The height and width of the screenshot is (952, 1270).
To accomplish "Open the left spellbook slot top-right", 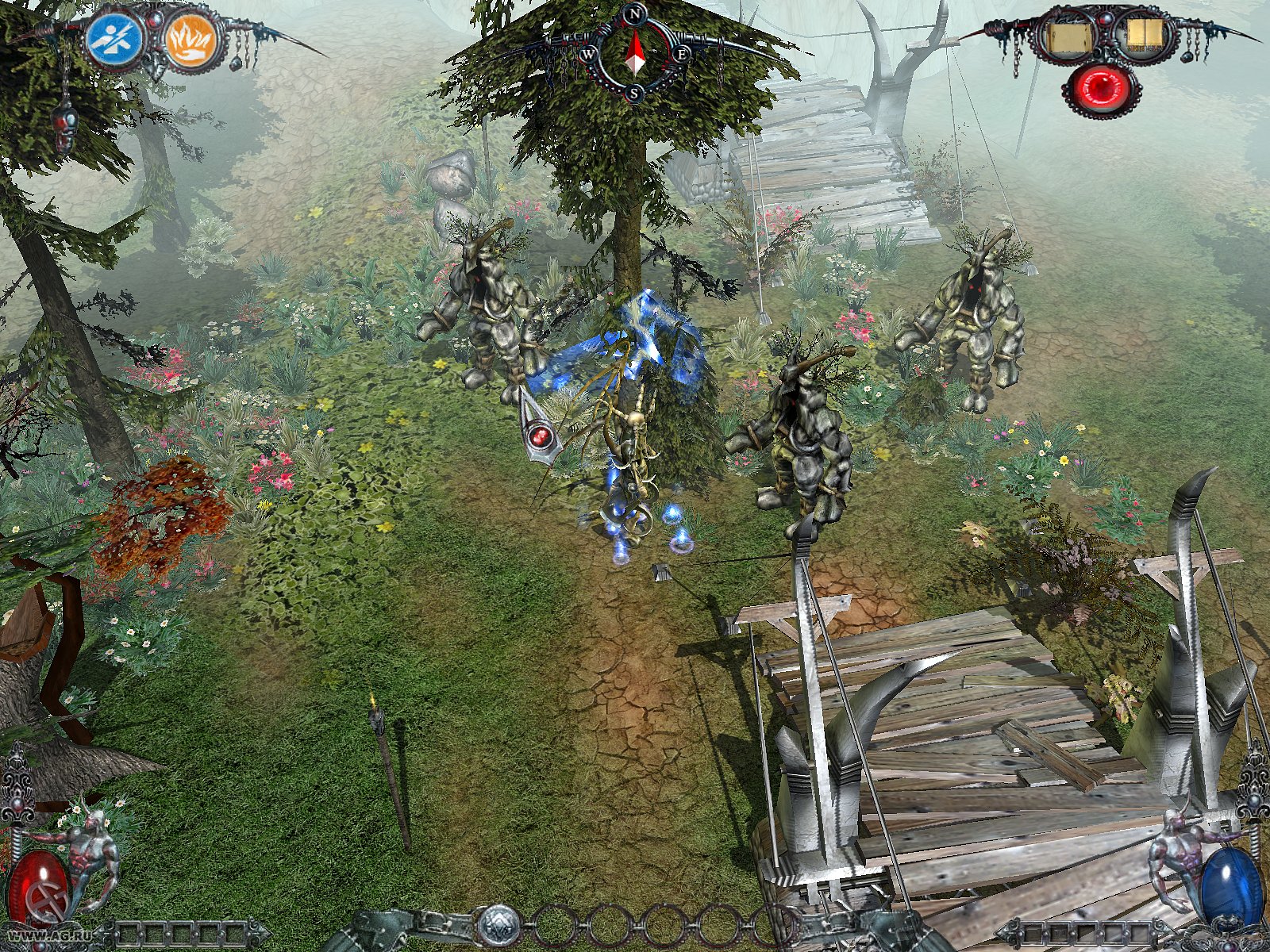I will pyautogui.click(x=1068, y=36).
